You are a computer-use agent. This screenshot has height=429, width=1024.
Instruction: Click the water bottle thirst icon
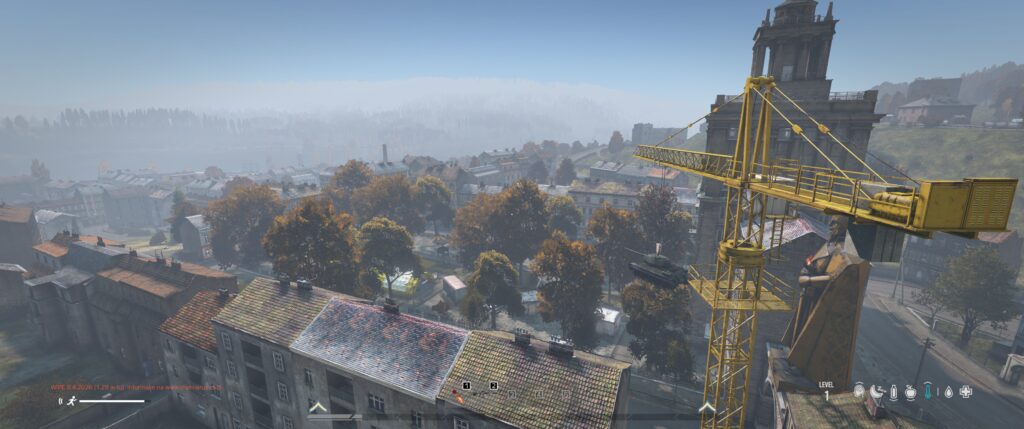(x=893, y=392)
